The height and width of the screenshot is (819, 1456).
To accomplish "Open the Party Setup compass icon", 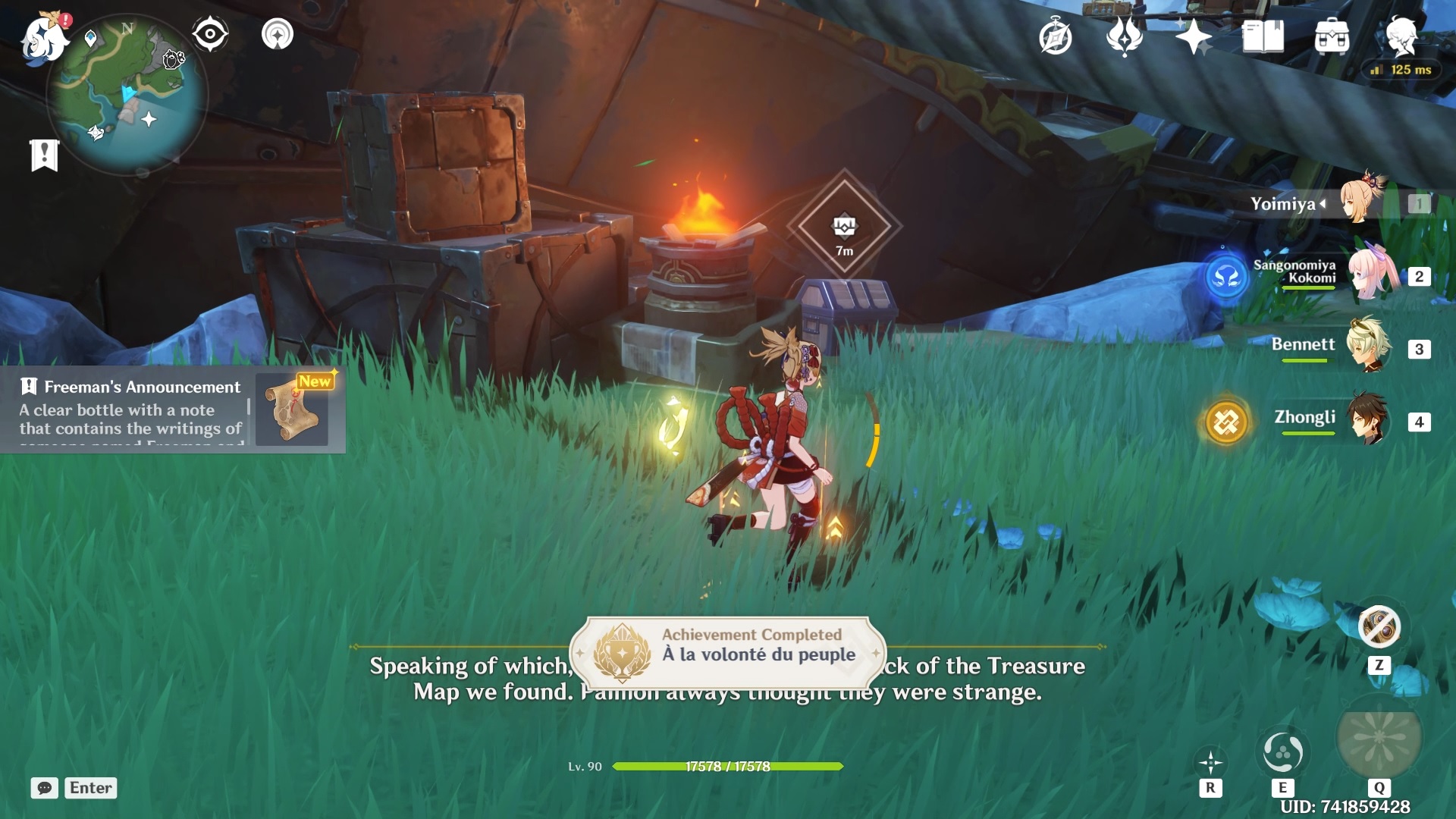I will (1056, 36).
